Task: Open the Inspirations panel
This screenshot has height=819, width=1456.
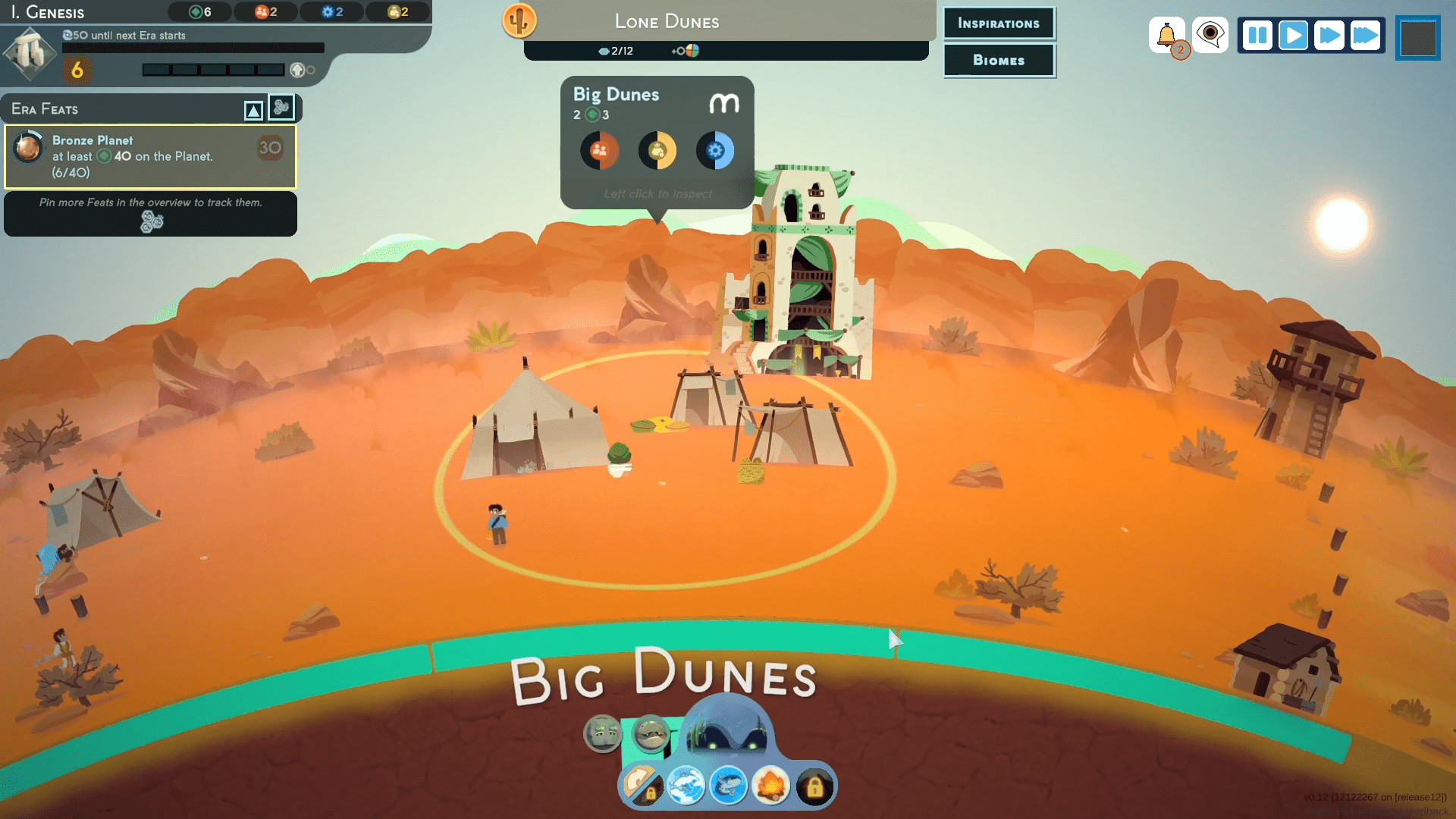Action: click(x=999, y=24)
